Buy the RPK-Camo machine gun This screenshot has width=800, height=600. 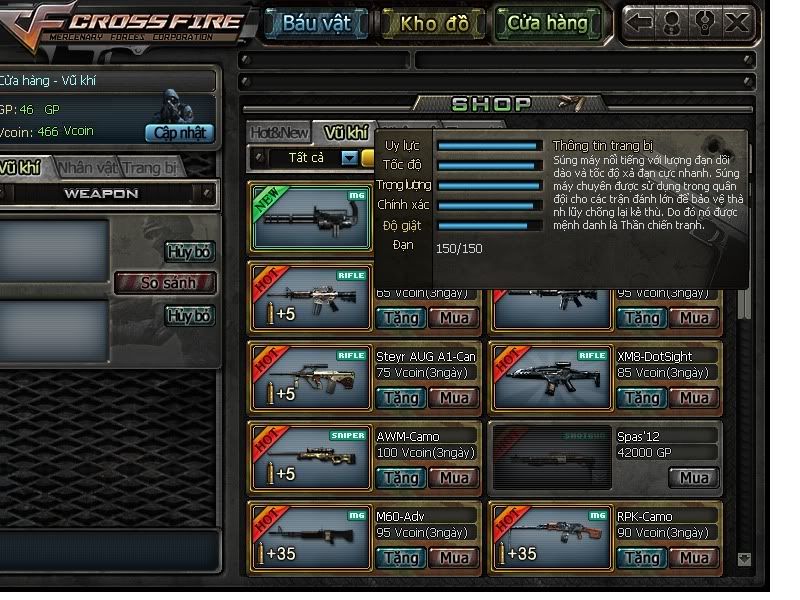(693, 557)
